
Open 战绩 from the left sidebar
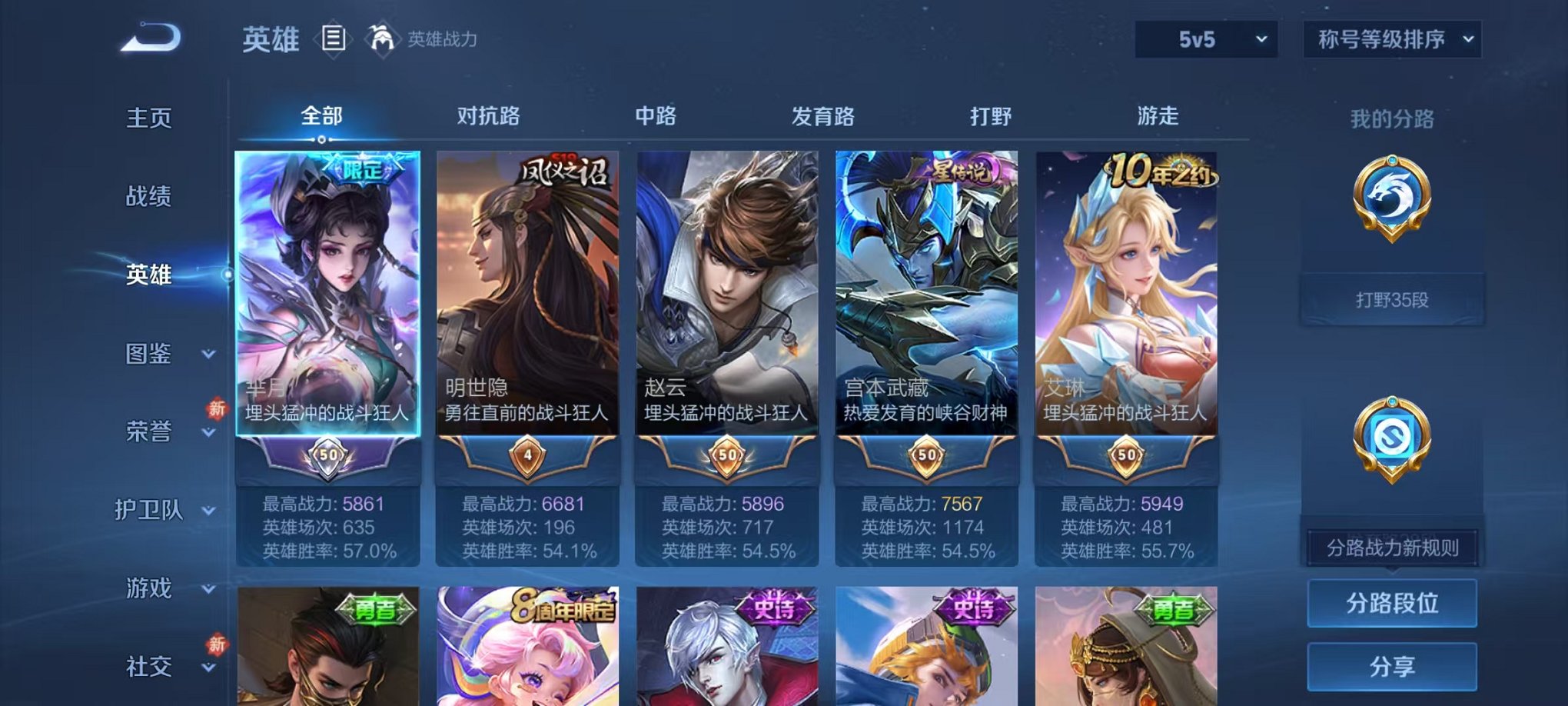[148, 198]
